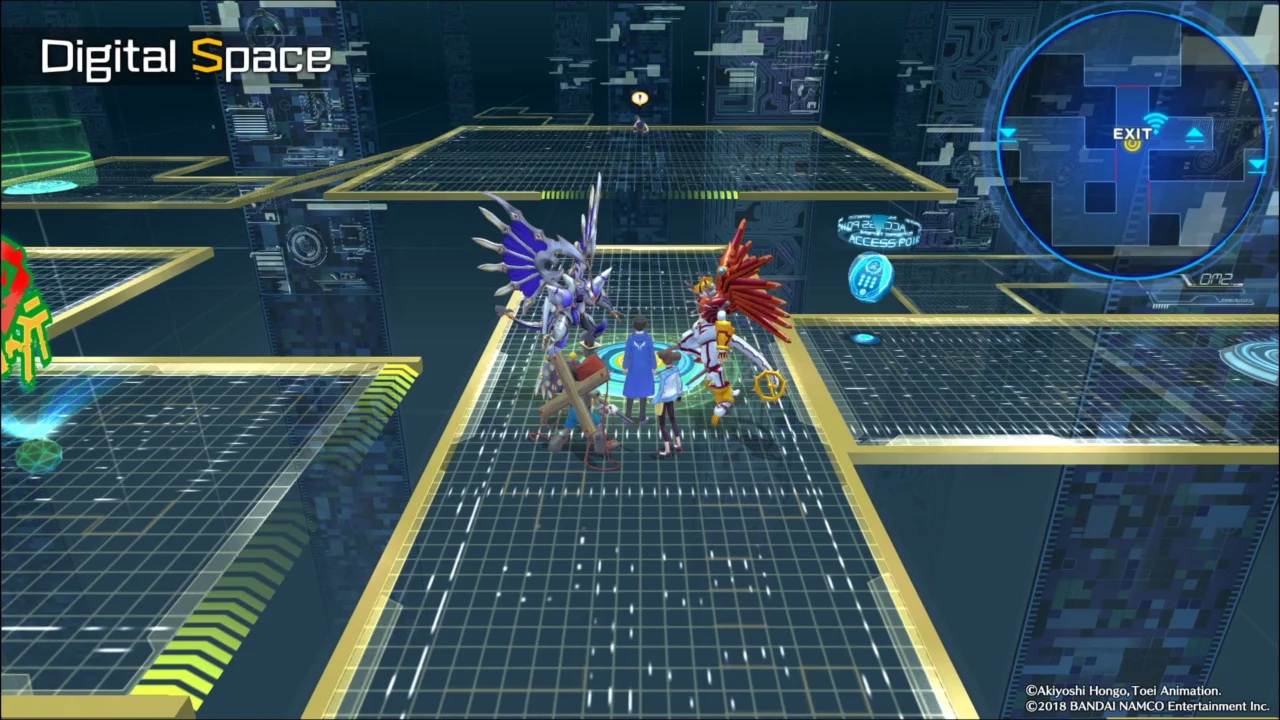
Task: Click the yellow player marker on the minimap
Action: point(1134,144)
